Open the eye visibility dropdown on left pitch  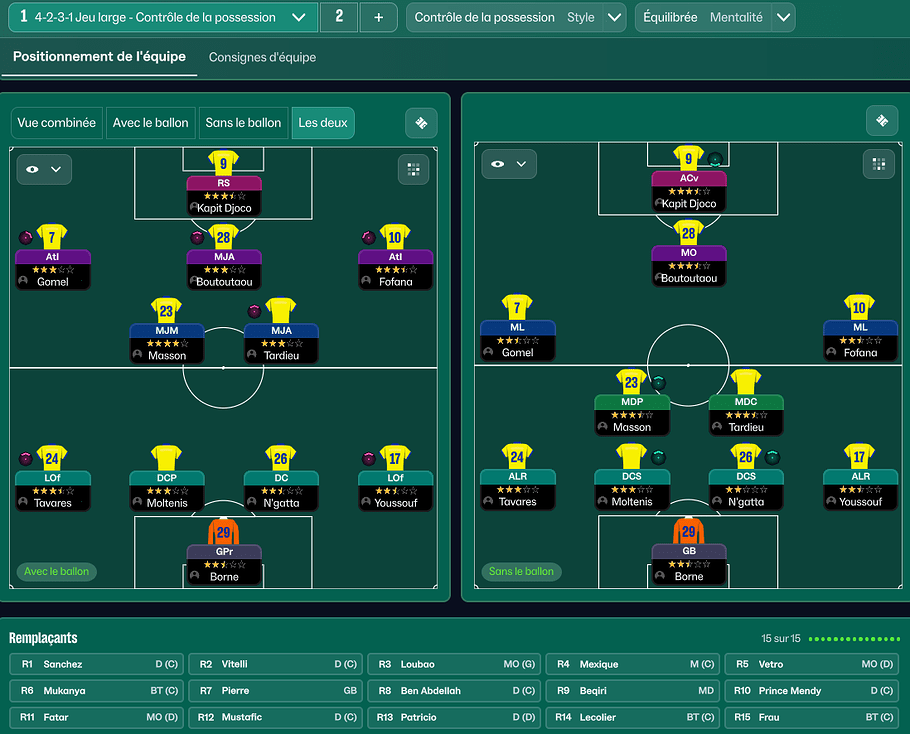pos(44,169)
